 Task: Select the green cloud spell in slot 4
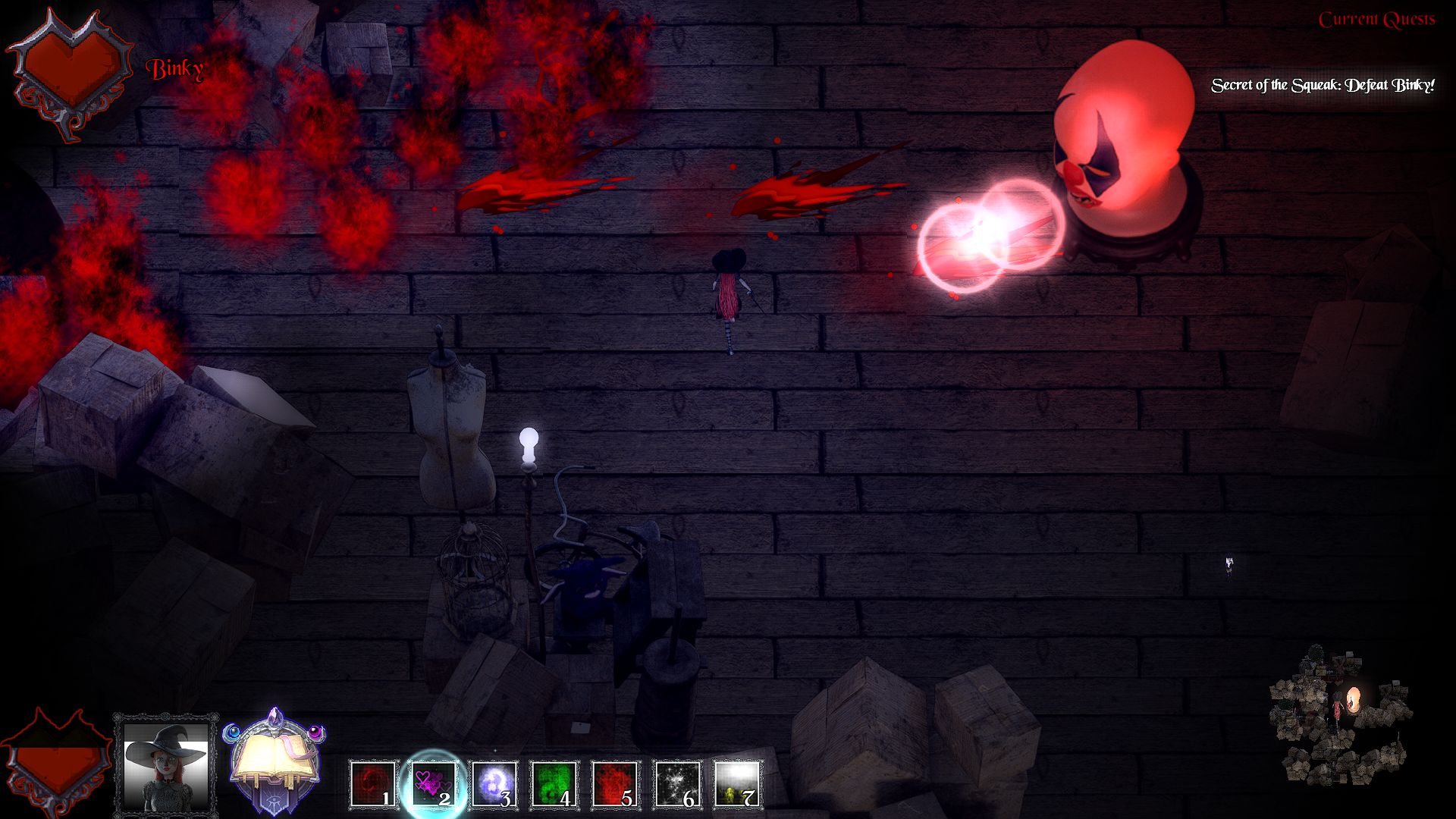554,784
